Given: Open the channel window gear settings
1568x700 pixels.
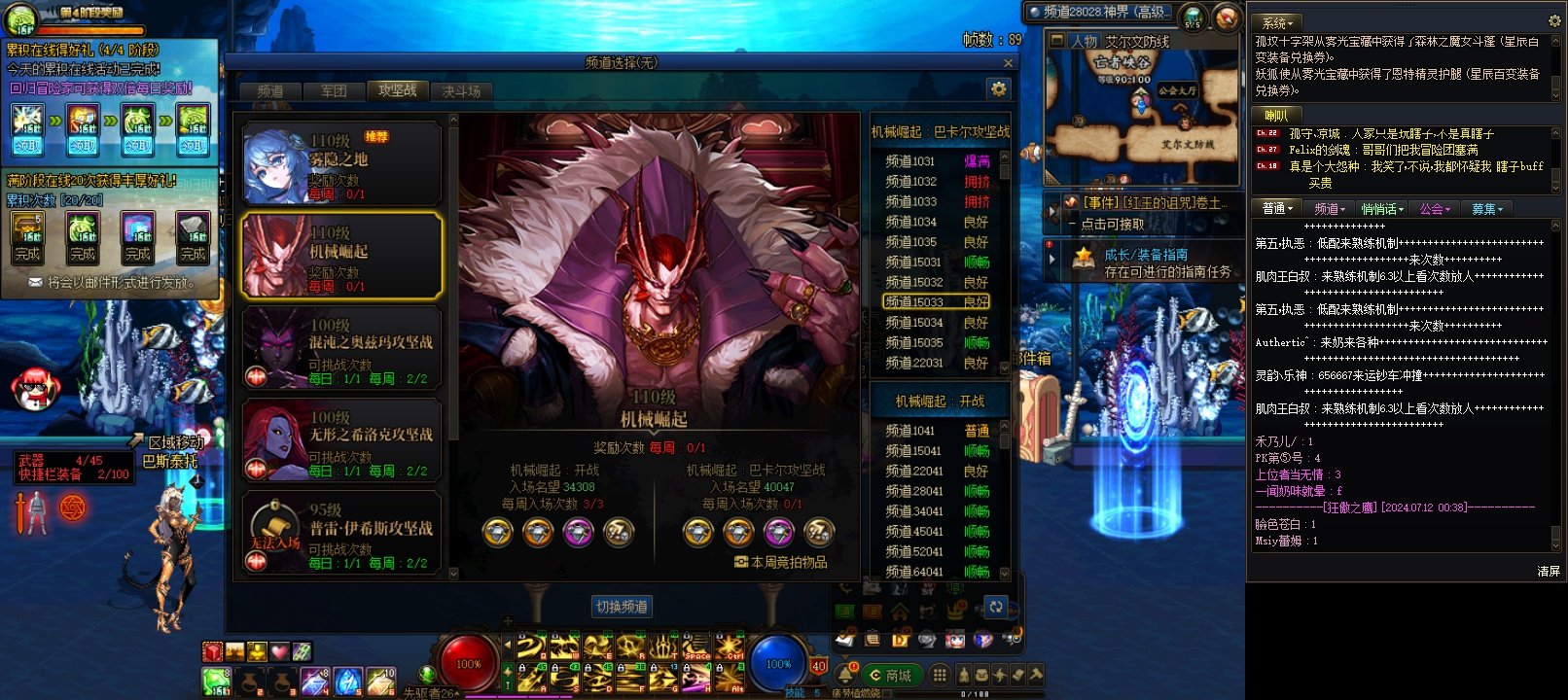Looking at the screenshot, I should [x=998, y=89].
